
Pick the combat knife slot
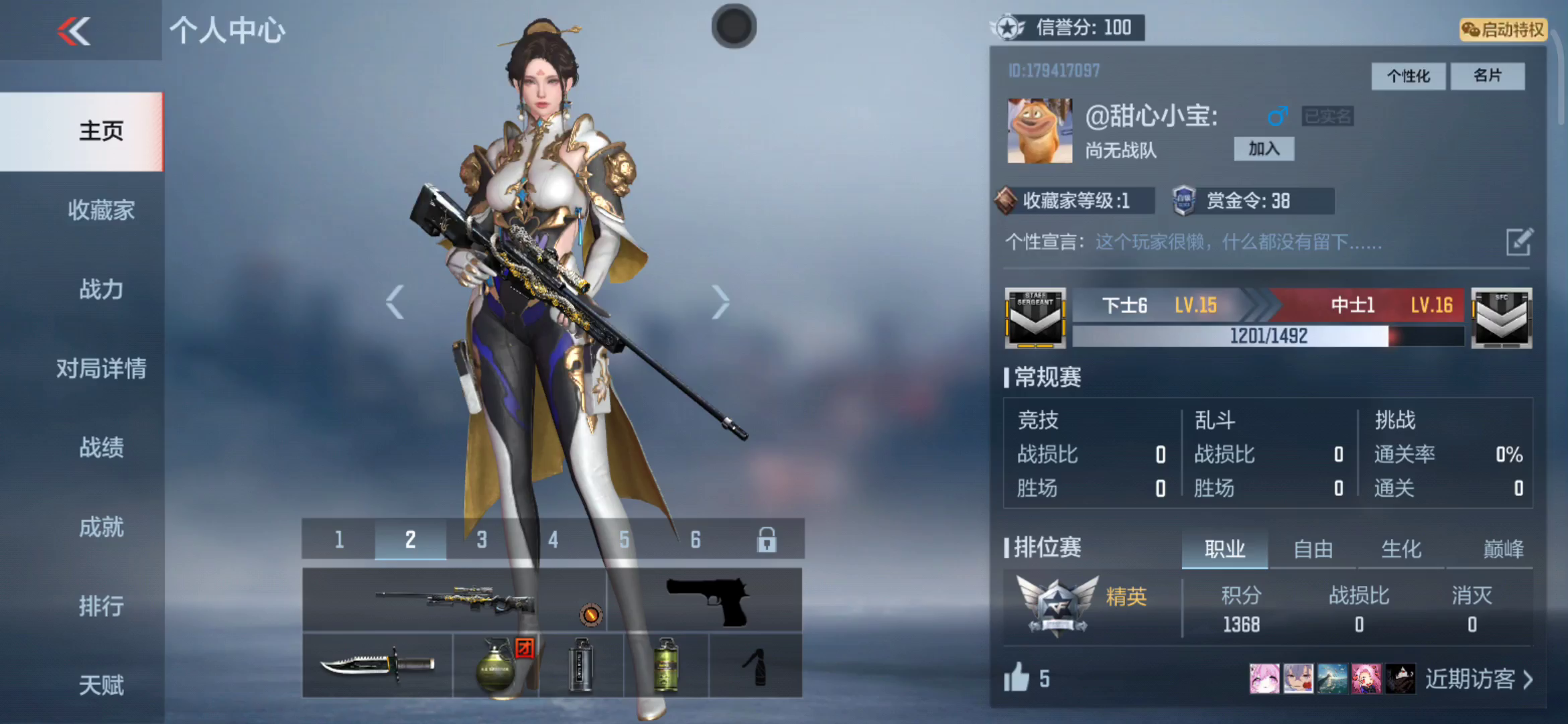pos(377,665)
